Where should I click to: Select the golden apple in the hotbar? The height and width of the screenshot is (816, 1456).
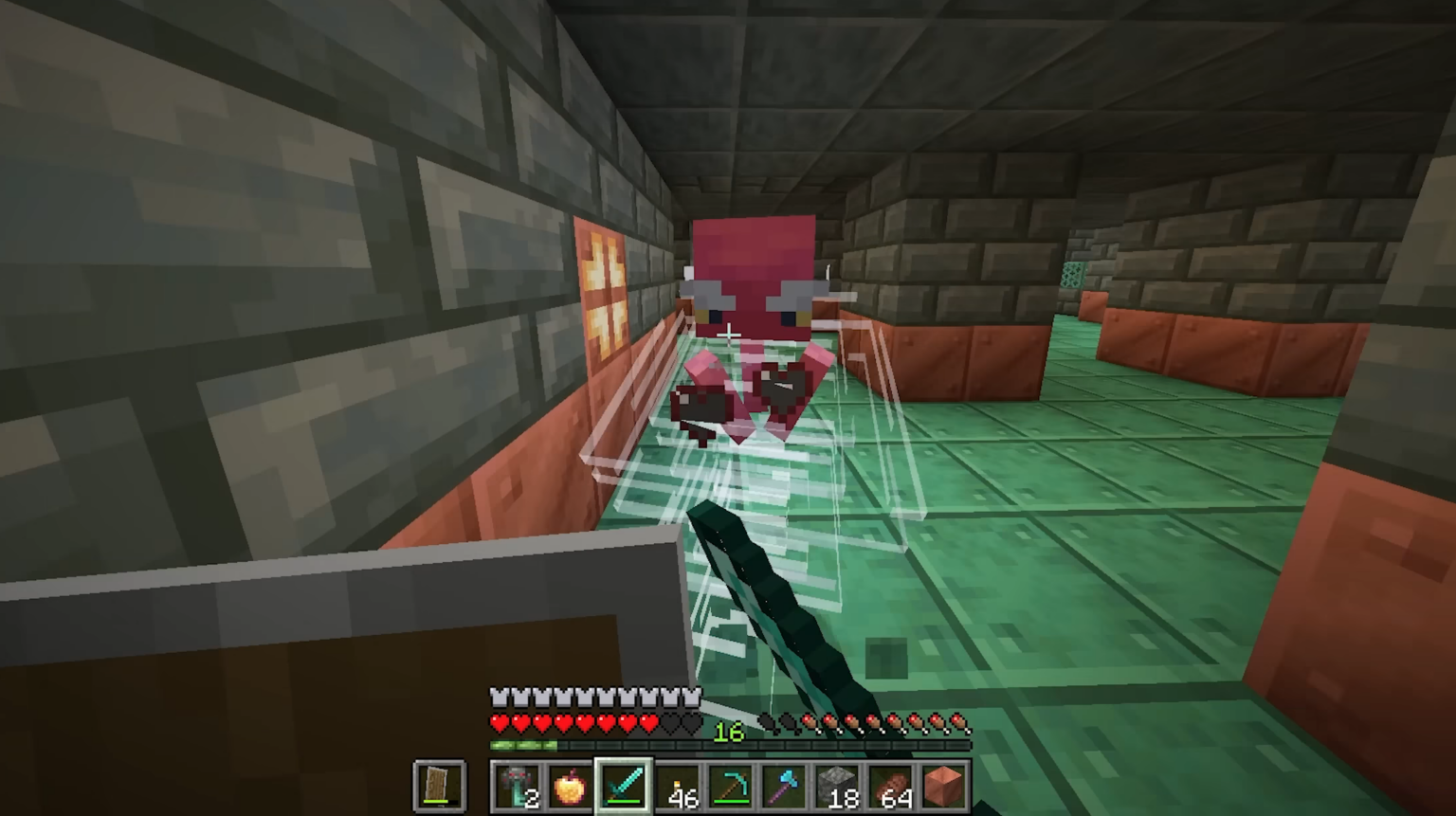(x=571, y=787)
